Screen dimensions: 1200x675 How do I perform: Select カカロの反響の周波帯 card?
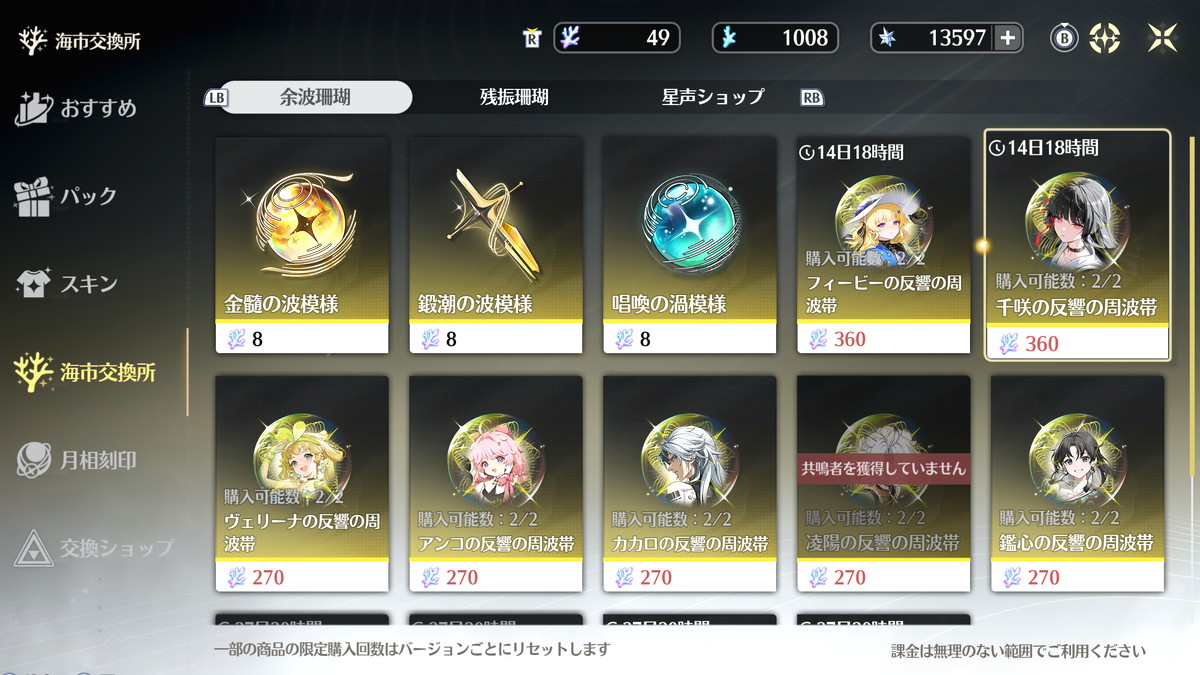coord(690,483)
